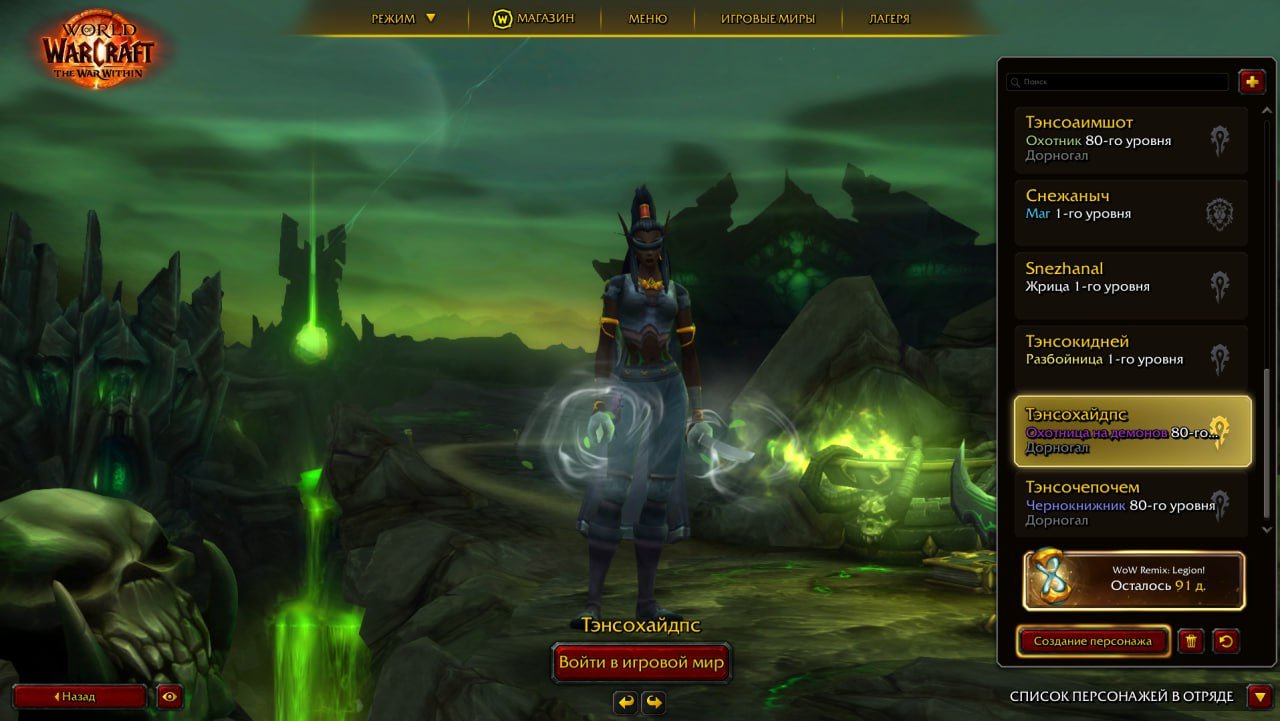Click the Alliance icon beside Снежаныч

tap(1221, 213)
